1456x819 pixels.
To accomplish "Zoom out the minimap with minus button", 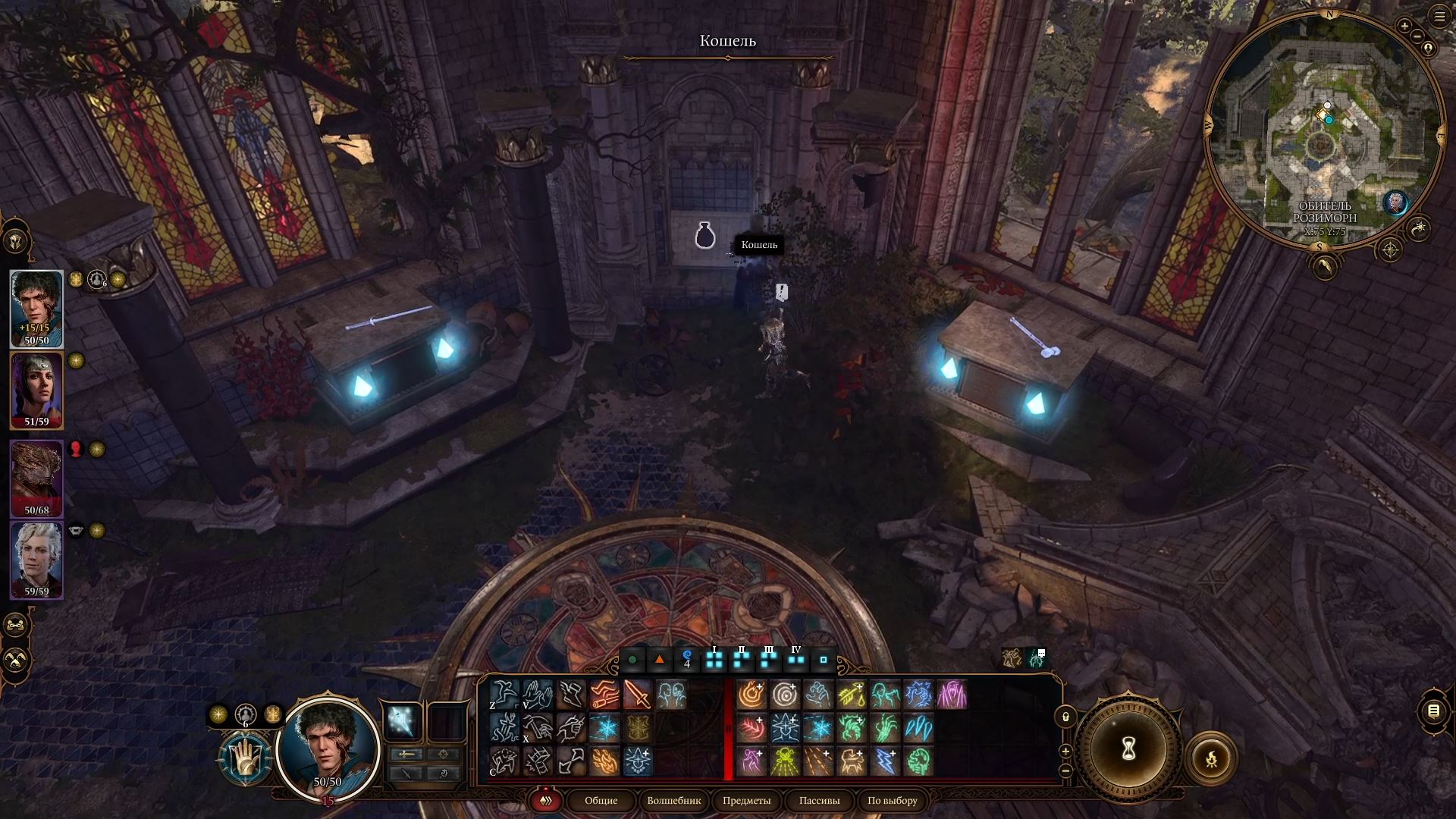I will point(1418,36).
